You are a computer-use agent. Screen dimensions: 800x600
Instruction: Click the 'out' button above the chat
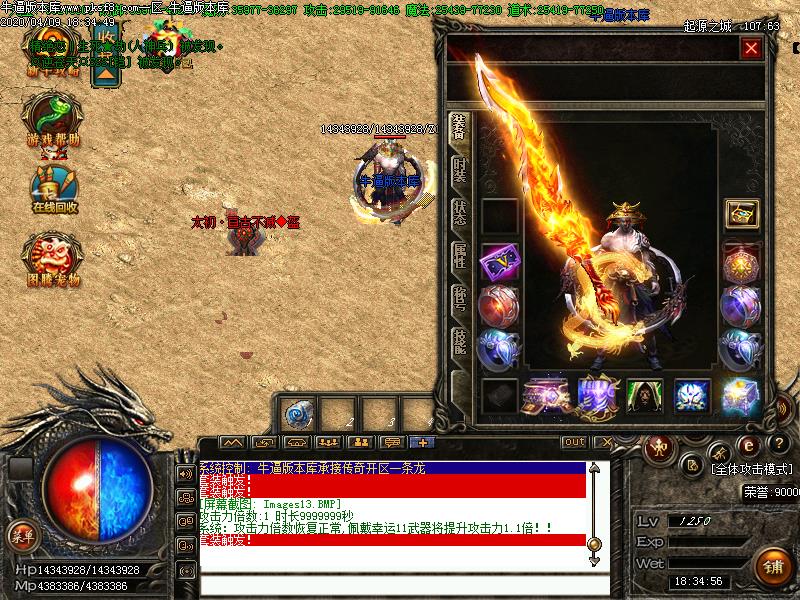tap(574, 442)
